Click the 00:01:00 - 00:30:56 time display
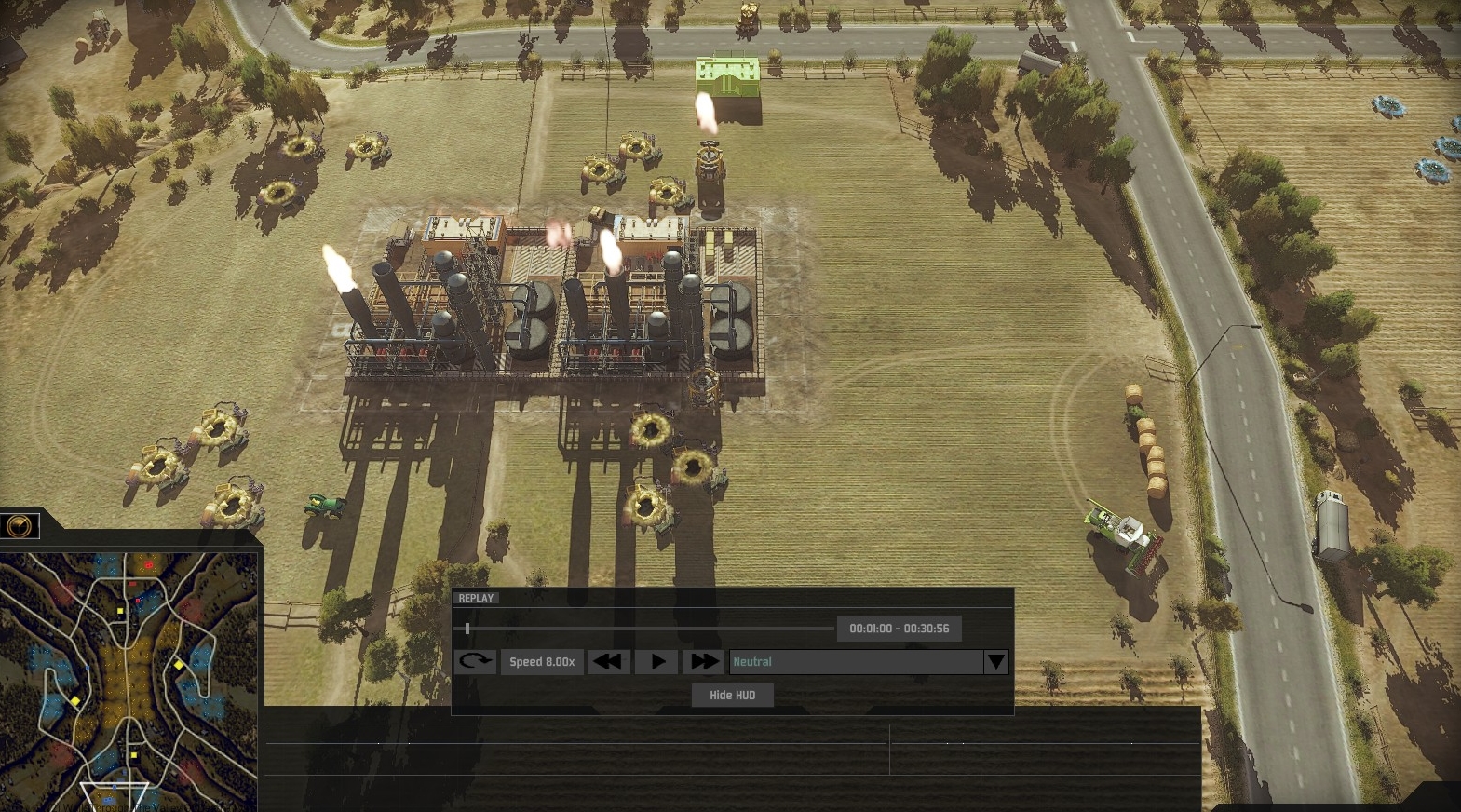Screen dimensions: 1461x812 (901, 629)
